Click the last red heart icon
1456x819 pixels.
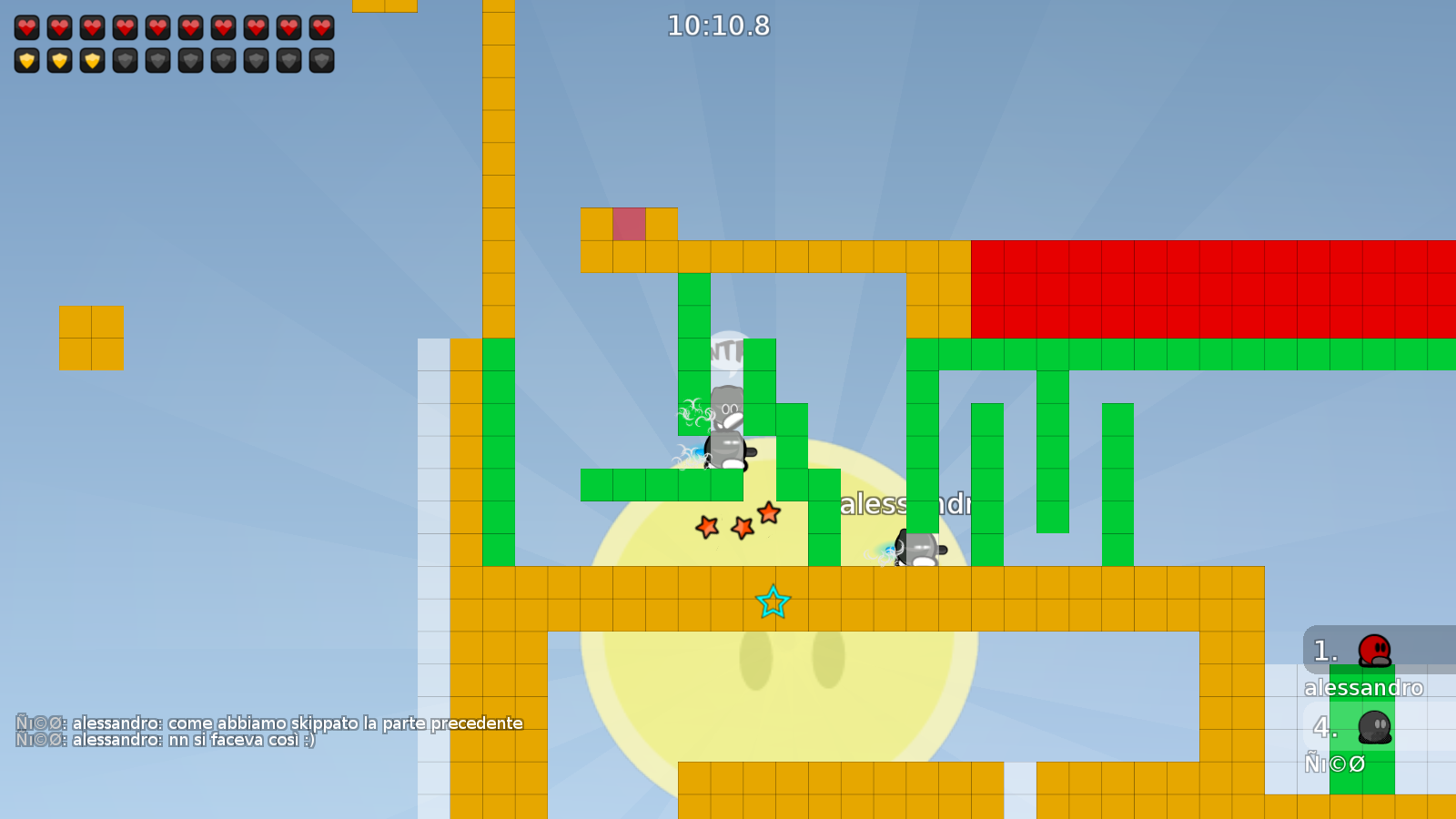pyautogui.click(x=321, y=27)
